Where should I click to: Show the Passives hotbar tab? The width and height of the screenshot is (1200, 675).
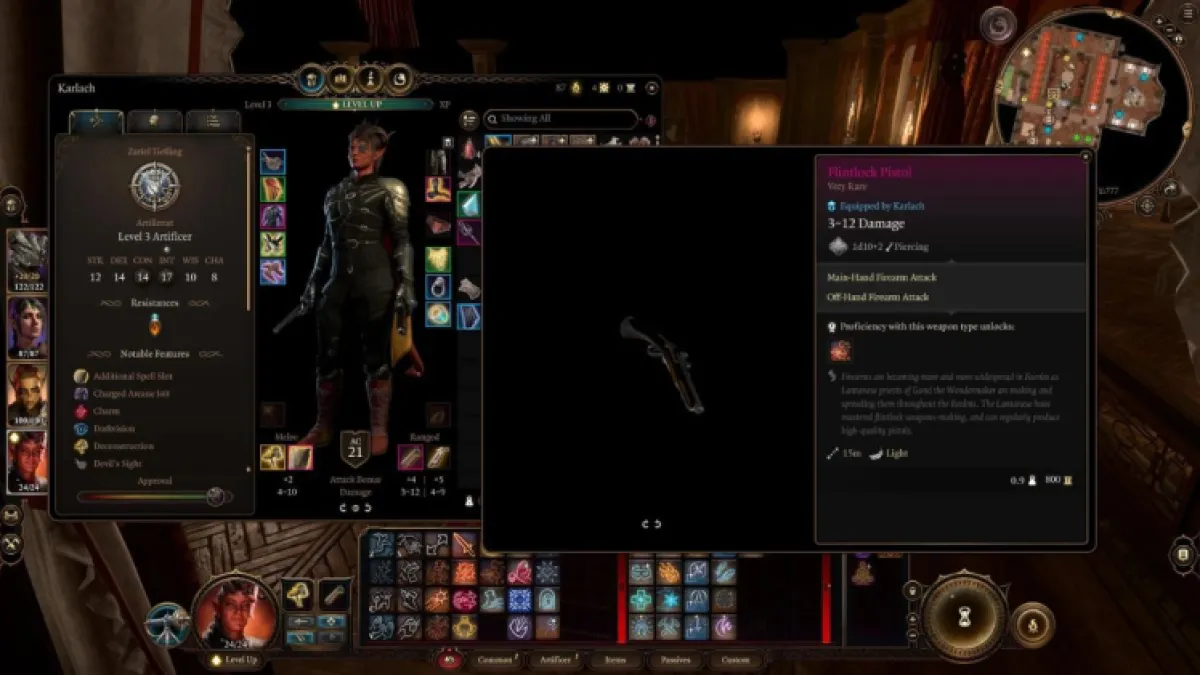click(x=675, y=660)
